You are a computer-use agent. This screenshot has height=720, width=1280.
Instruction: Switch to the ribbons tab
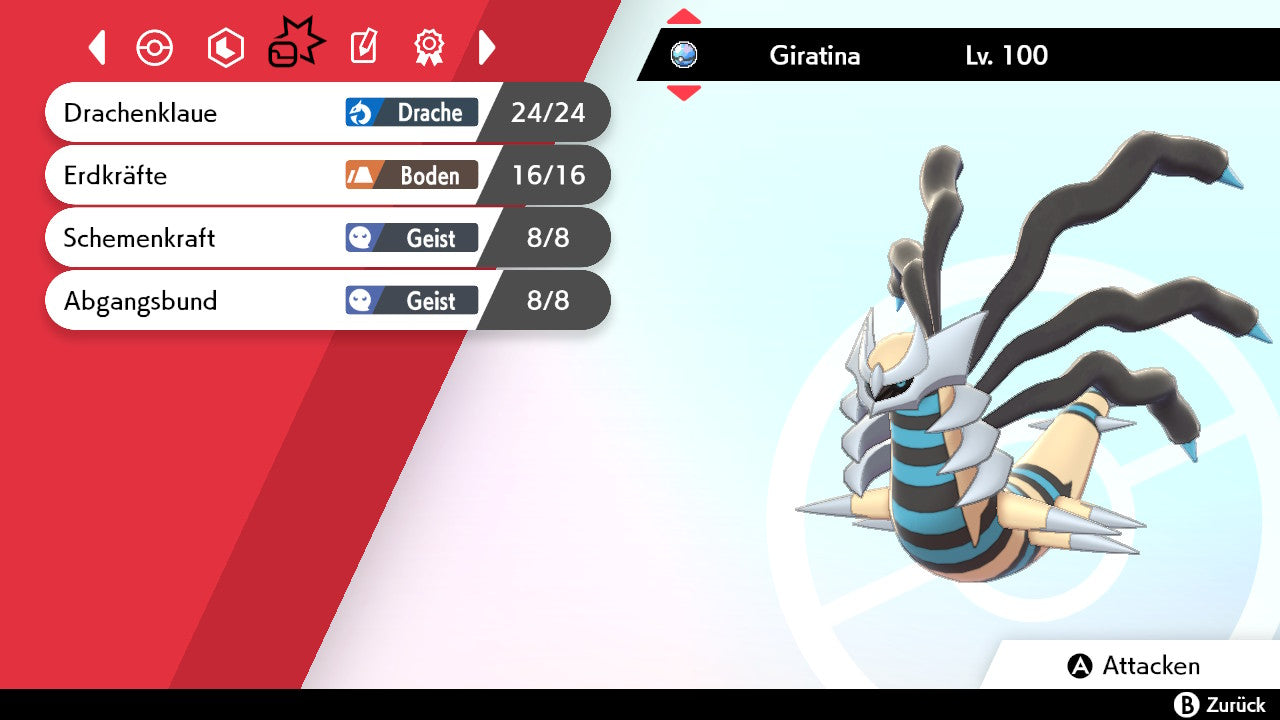click(x=429, y=47)
